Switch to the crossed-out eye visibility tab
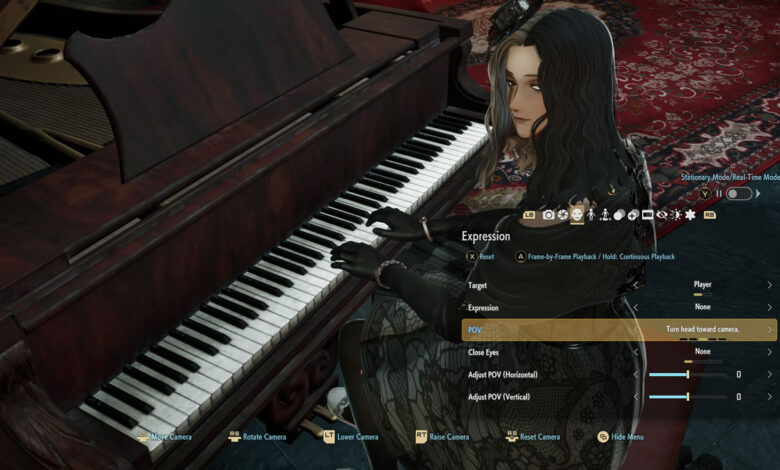 point(661,214)
